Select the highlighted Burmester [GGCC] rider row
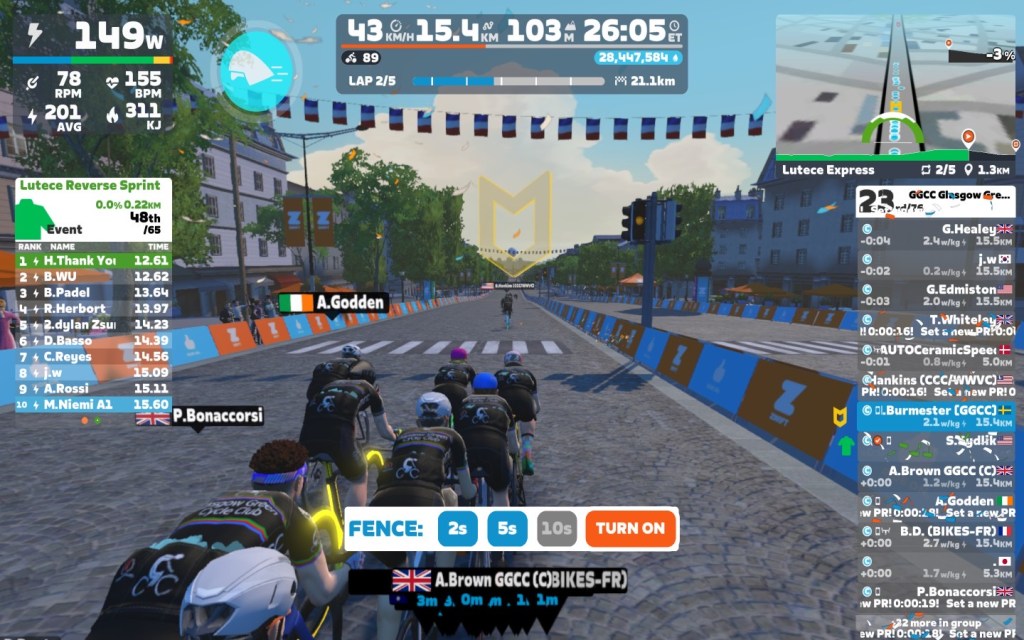The height and width of the screenshot is (640, 1024). point(937,416)
